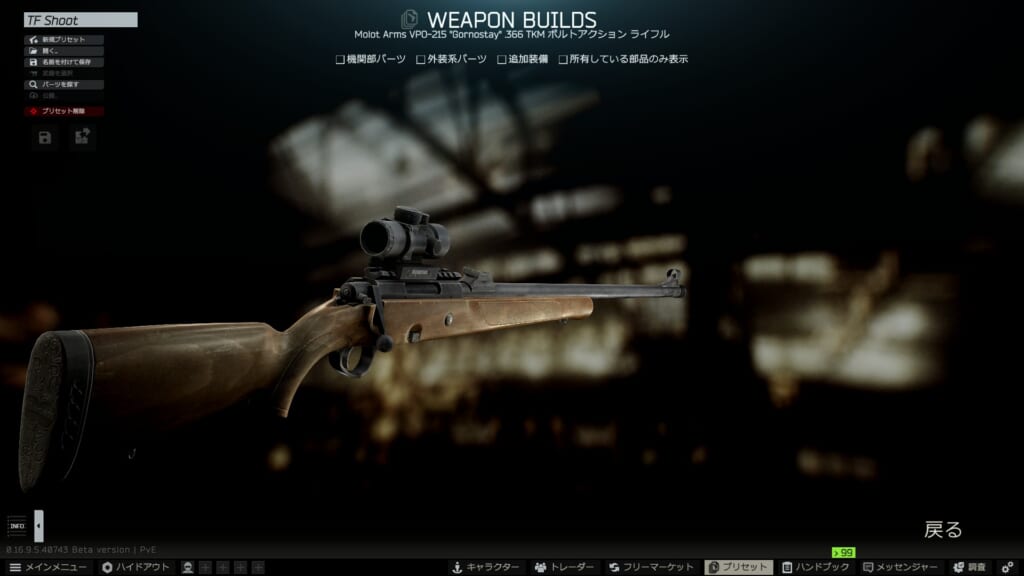
Task: Choose save with name (名前を付けて保存)
Action: (64, 62)
